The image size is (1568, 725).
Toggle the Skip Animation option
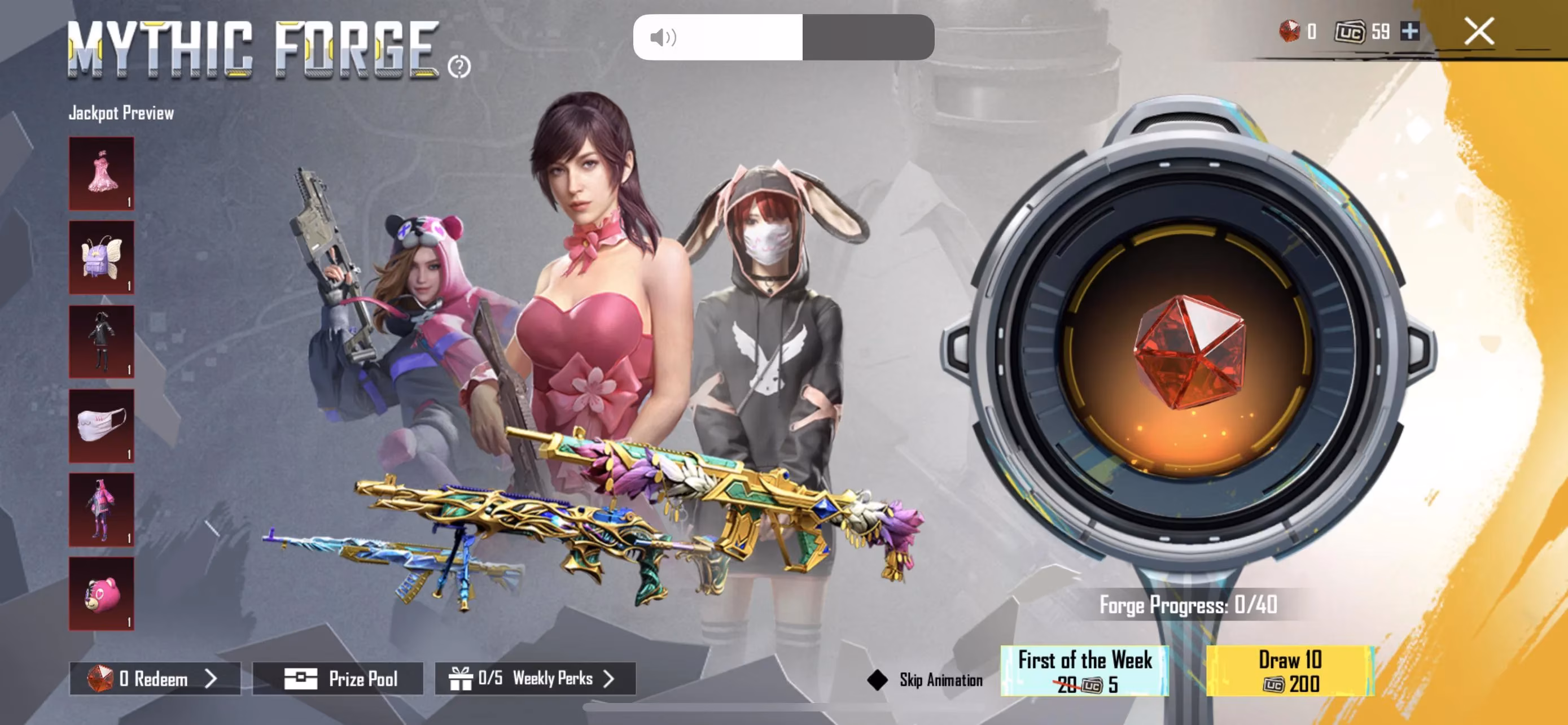(878, 679)
